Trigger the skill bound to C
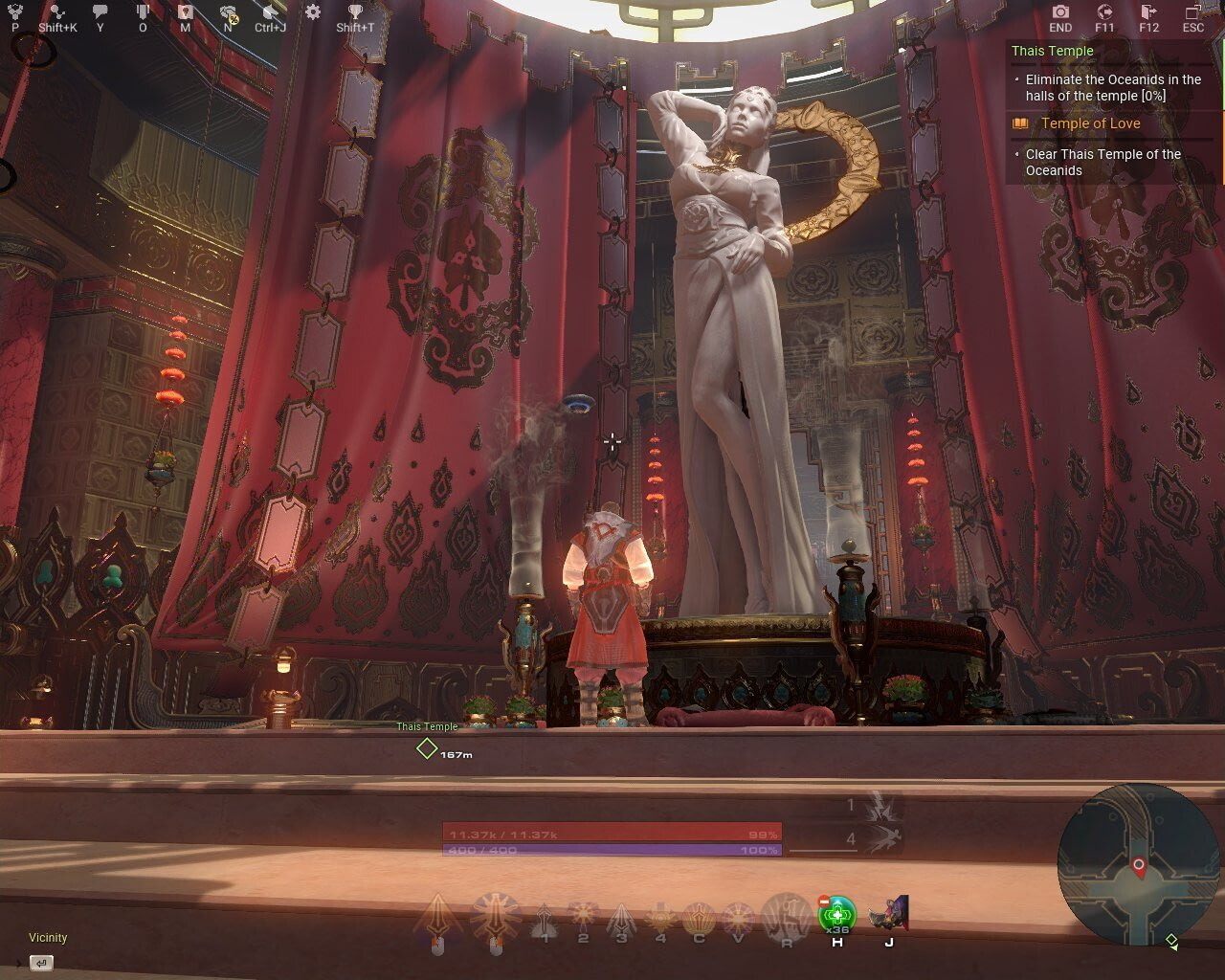The image size is (1225, 980). click(700, 916)
